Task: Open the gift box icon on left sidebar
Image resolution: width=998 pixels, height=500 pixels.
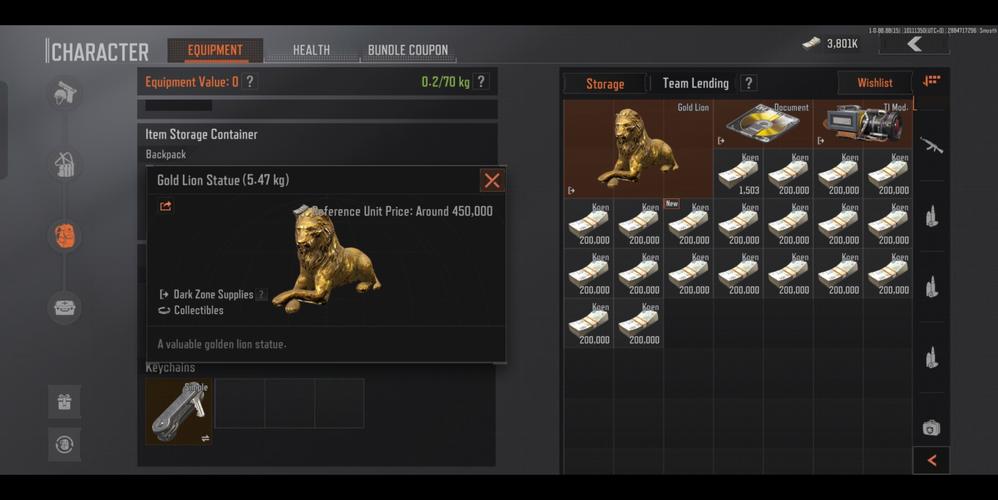Action: (x=64, y=402)
